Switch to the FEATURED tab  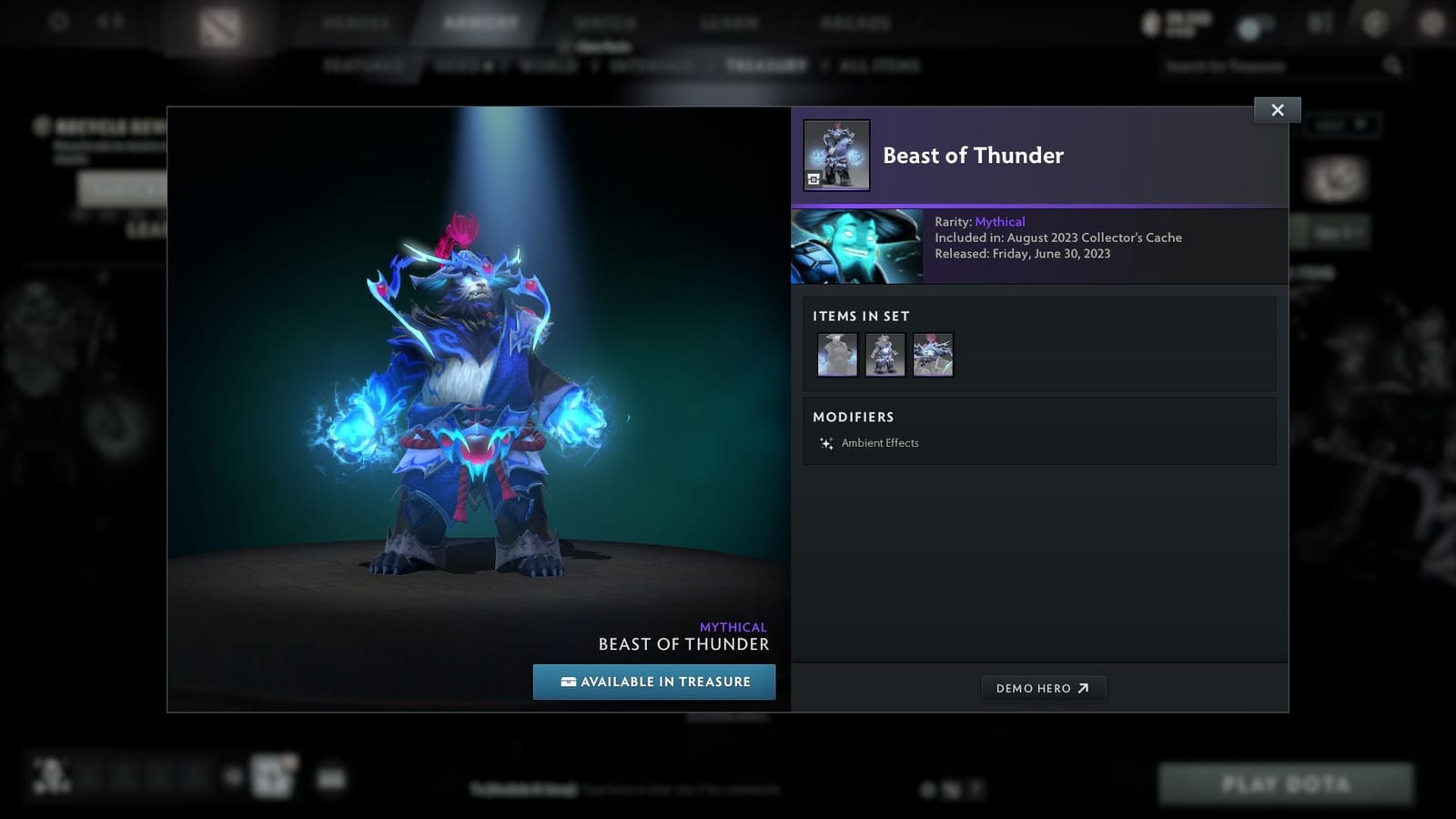click(365, 66)
